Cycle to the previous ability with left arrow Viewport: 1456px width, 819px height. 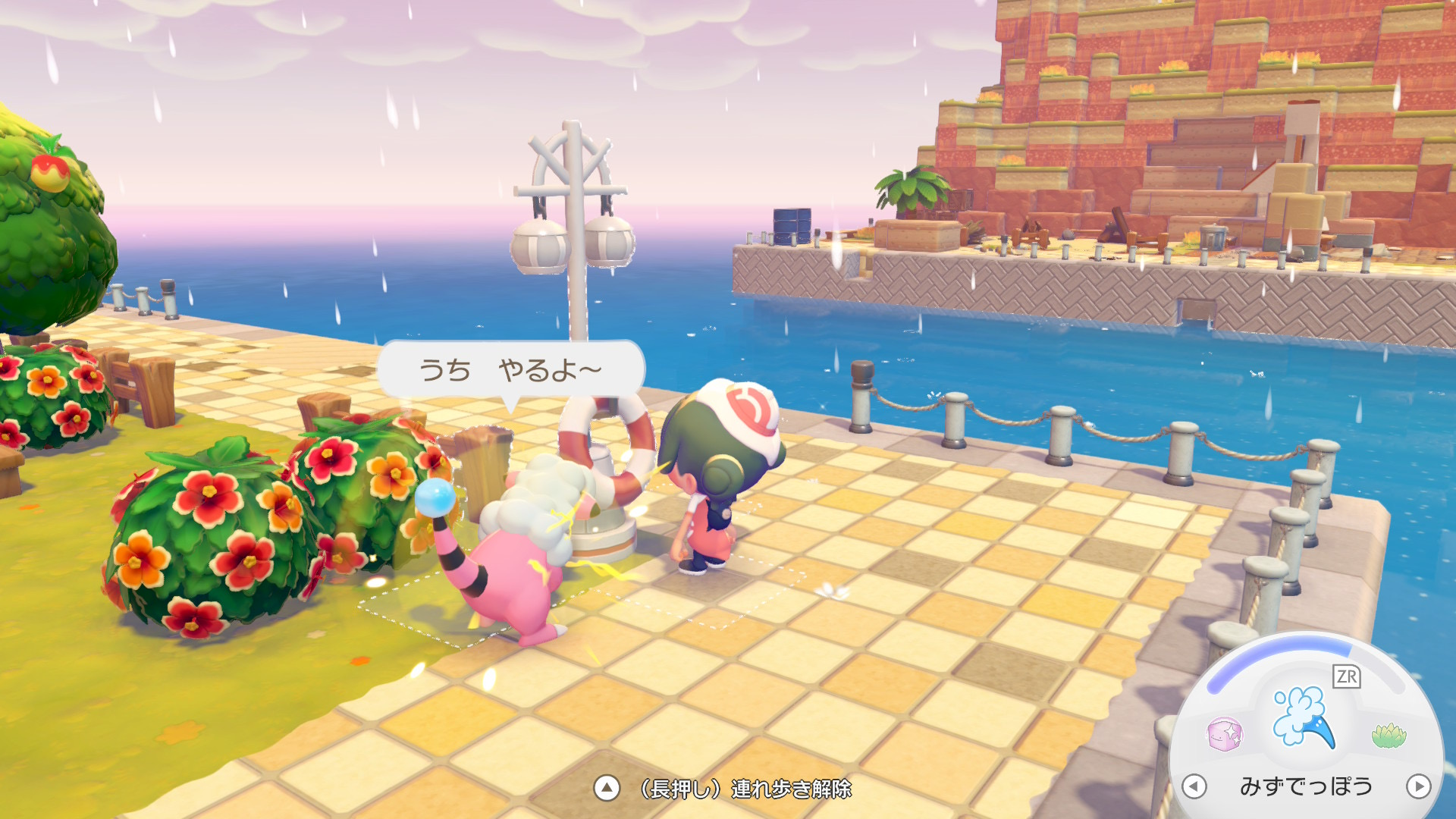point(1194,786)
